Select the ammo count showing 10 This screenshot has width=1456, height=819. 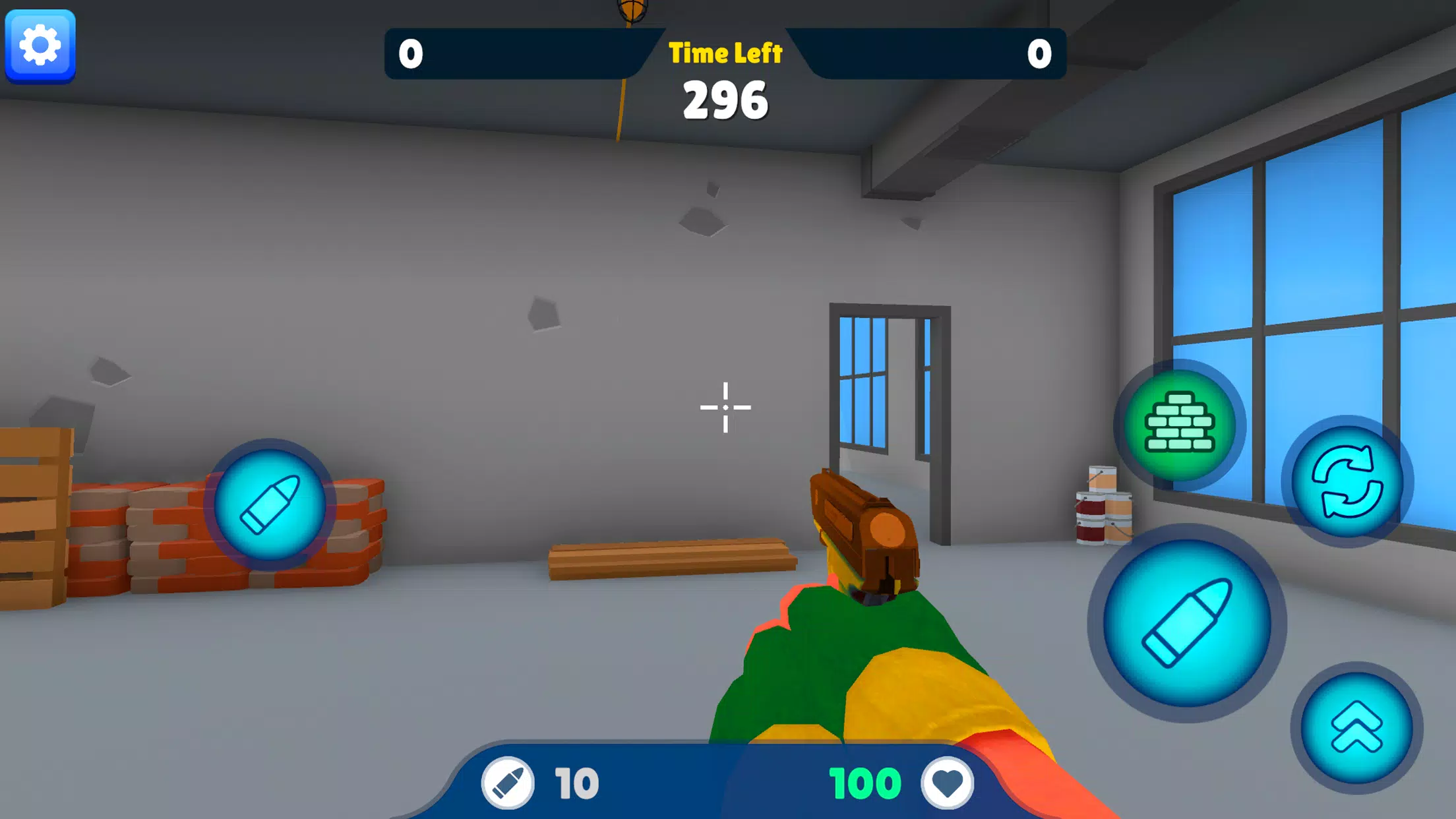[576, 781]
